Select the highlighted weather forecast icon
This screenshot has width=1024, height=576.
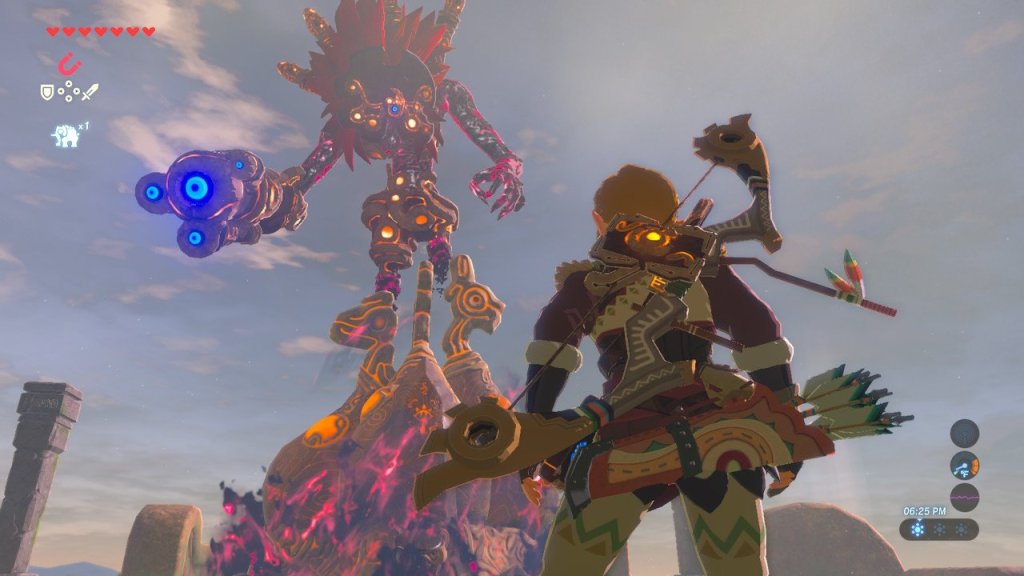(919, 530)
